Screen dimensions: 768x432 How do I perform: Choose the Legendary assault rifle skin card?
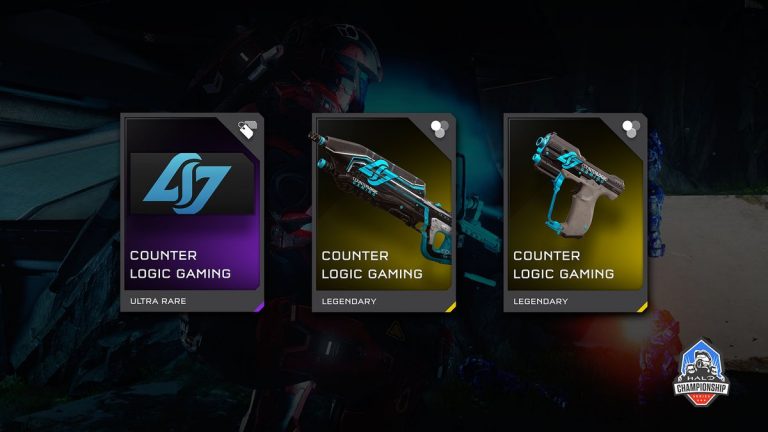coord(384,213)
